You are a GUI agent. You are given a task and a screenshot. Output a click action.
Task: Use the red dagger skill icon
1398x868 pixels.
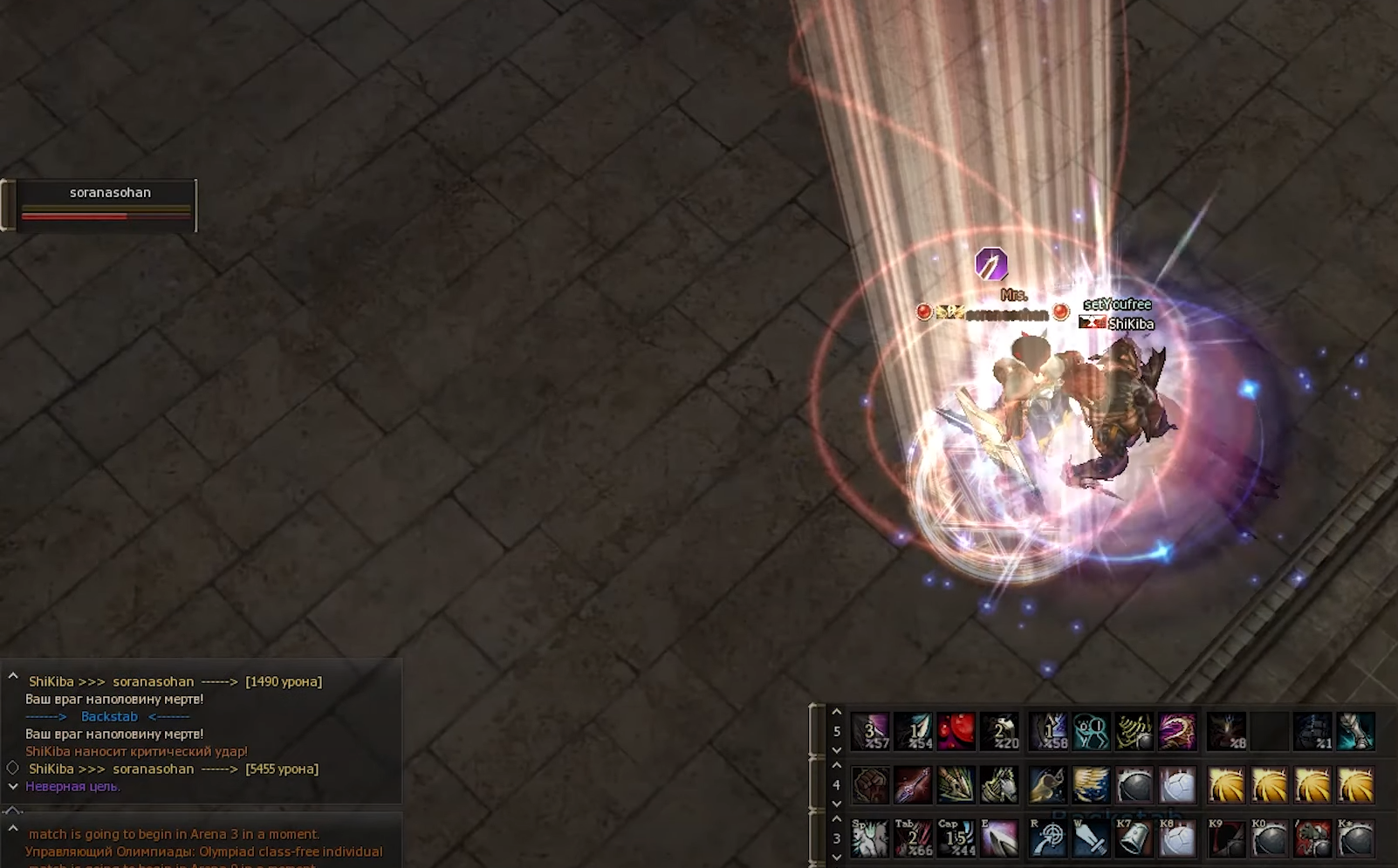(913, 785)
